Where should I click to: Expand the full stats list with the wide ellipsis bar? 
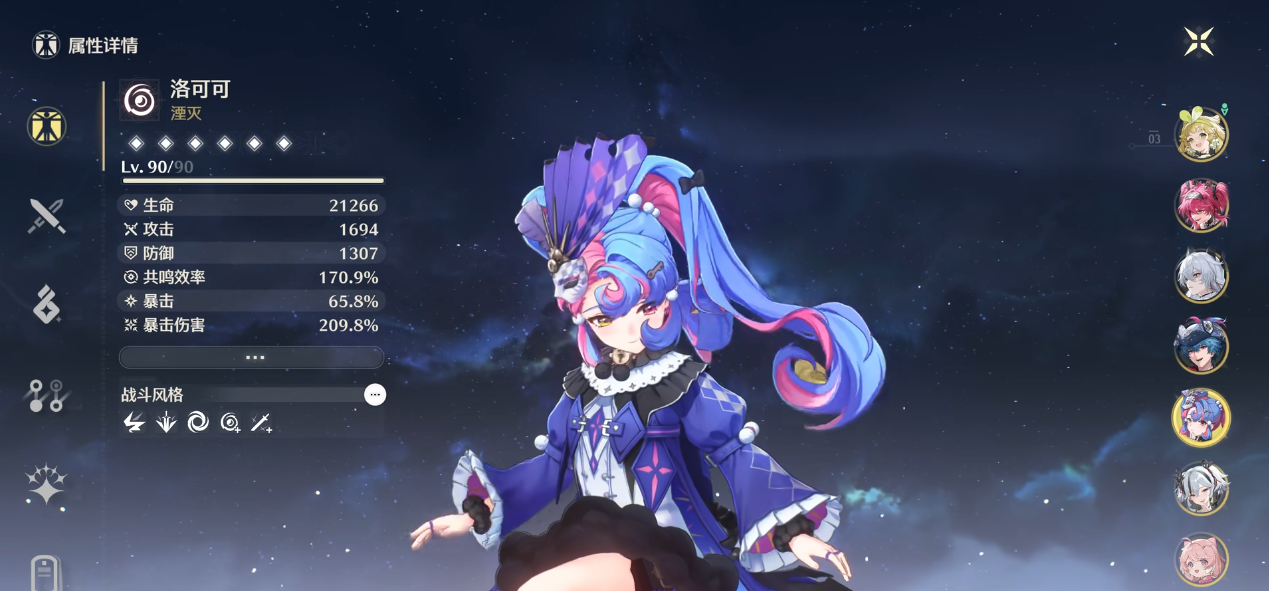point(251,357)
